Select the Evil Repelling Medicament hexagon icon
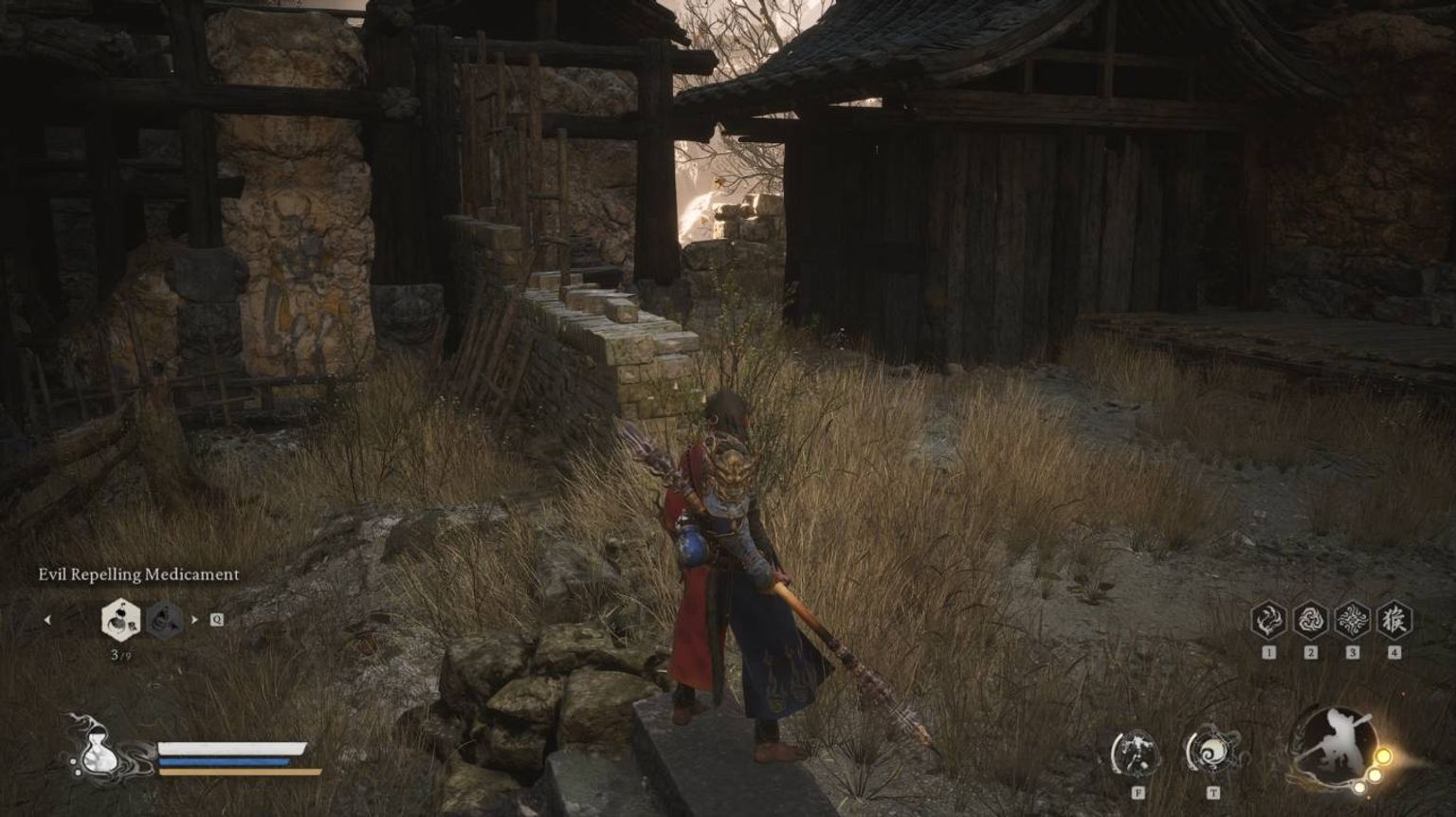Screen dimensions: 1456x817 (119, 621)
